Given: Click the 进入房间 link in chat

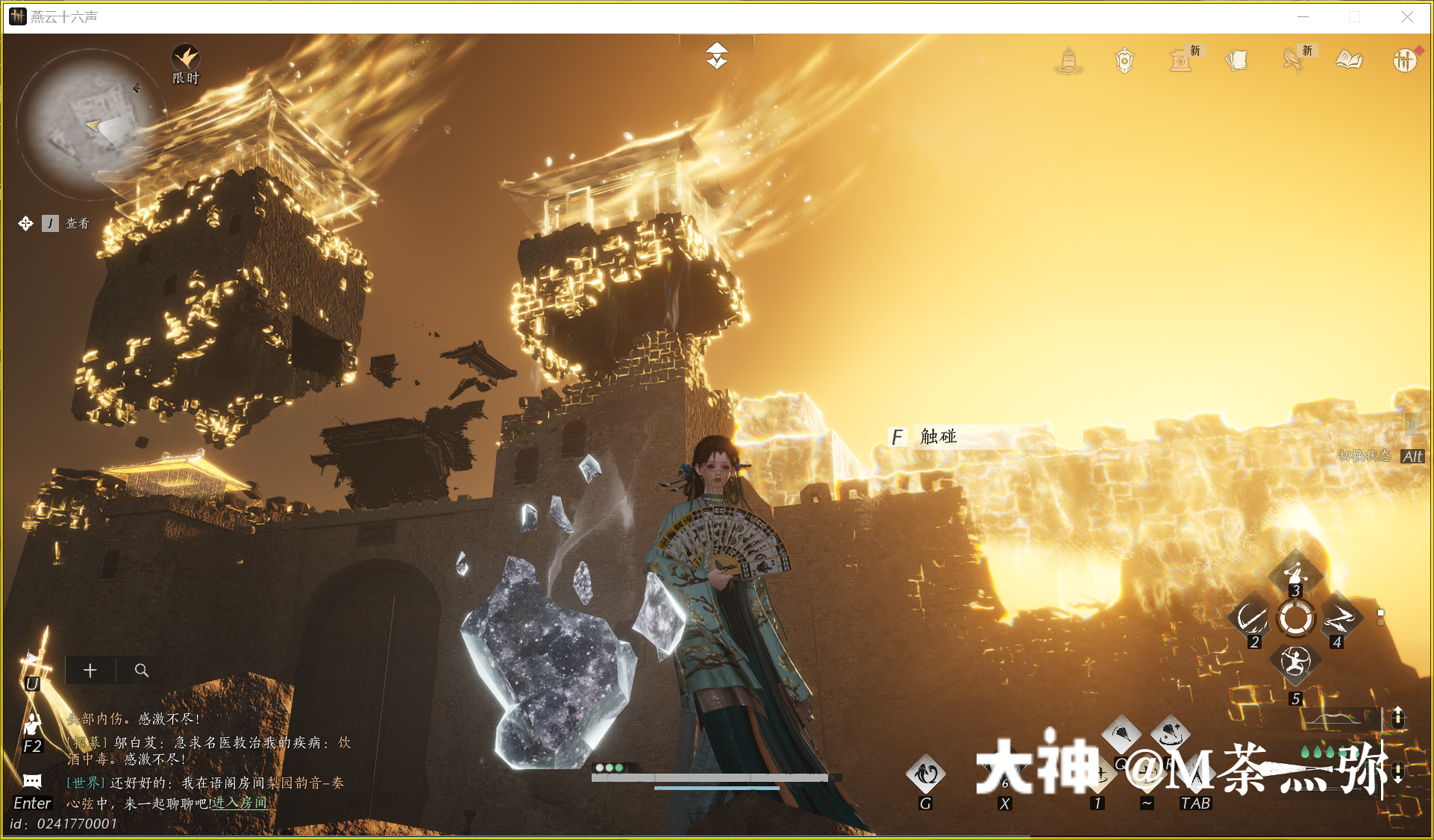Looking at the screenshot, I should [239, 803].
